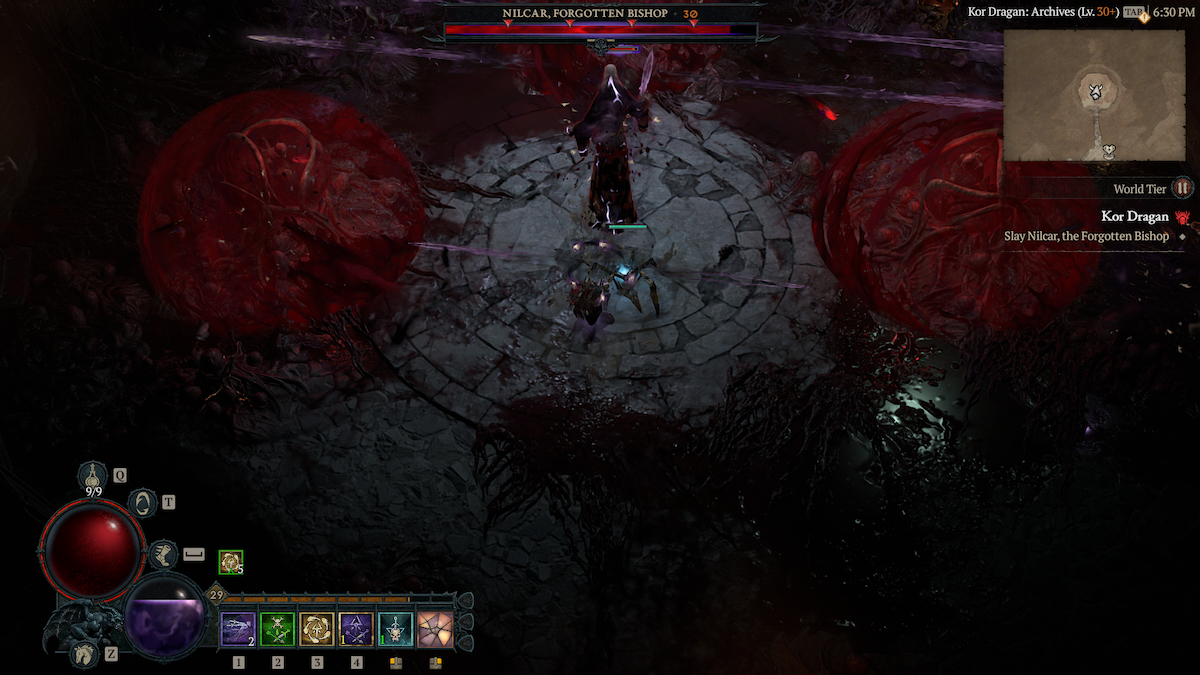The width and height of the screenshot is (1200, 675).
Task: Activate the evade boot icon
Action: pos(162,552)
